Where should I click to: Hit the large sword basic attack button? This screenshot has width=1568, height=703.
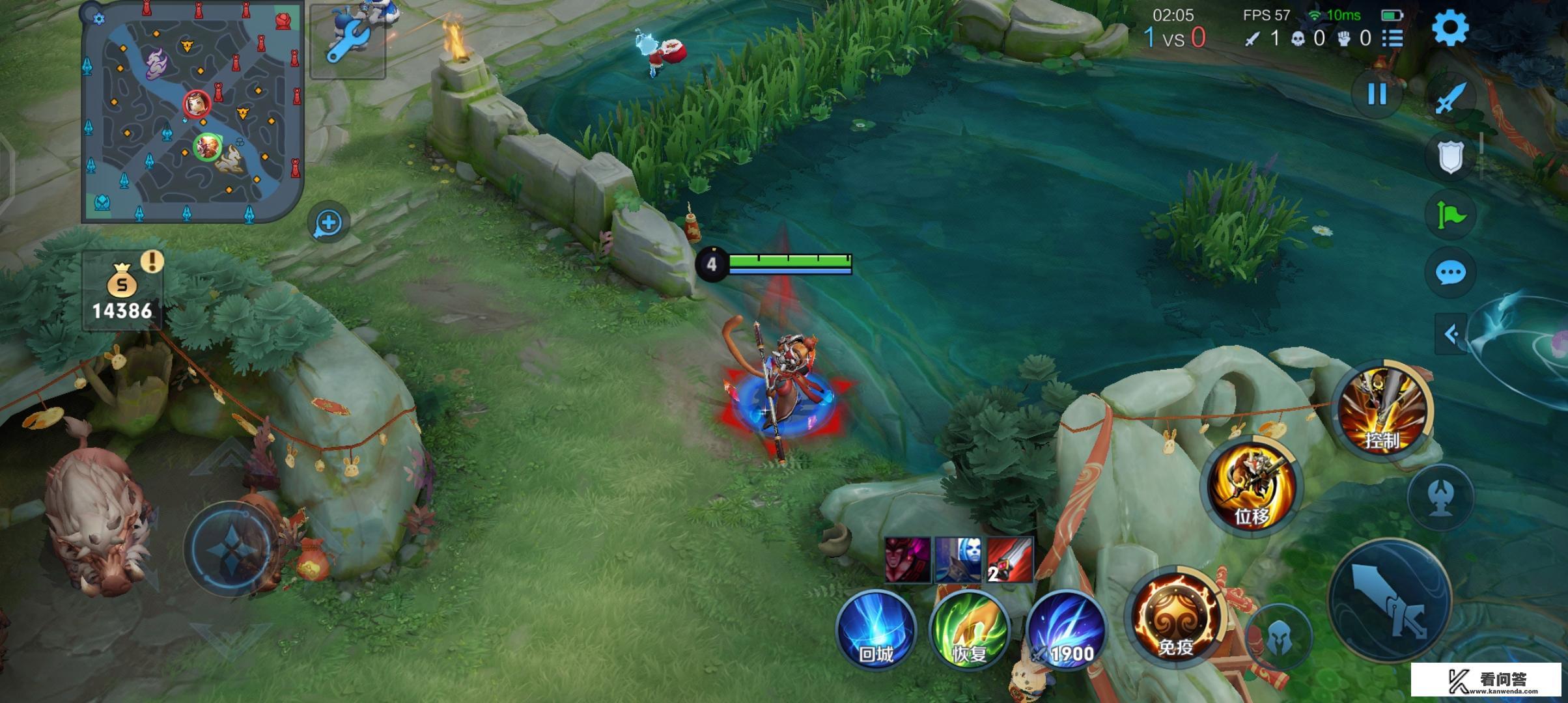pos(1390,600)
